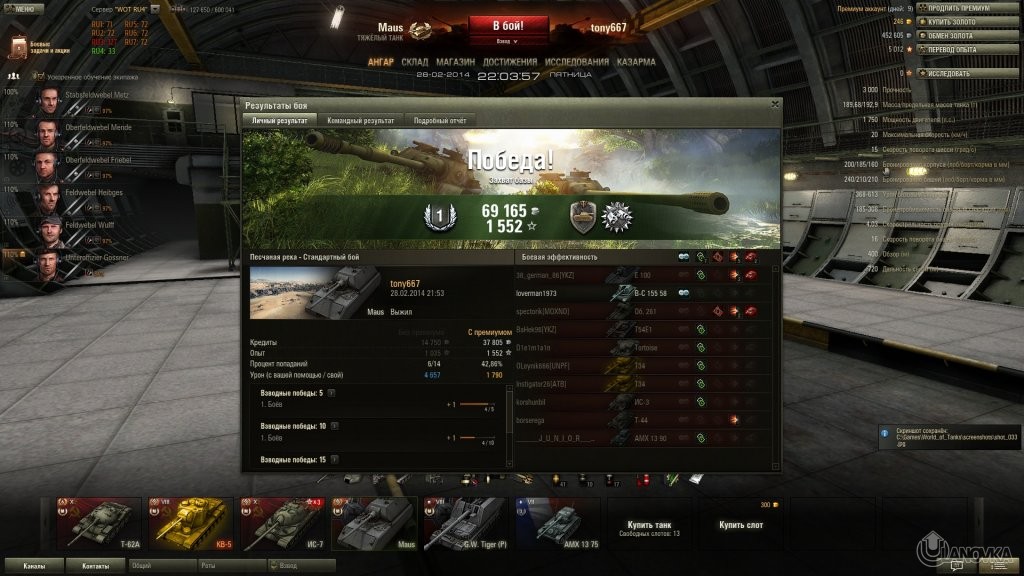Go to the ДОСТИЖЕНИЯ tab

508,62
